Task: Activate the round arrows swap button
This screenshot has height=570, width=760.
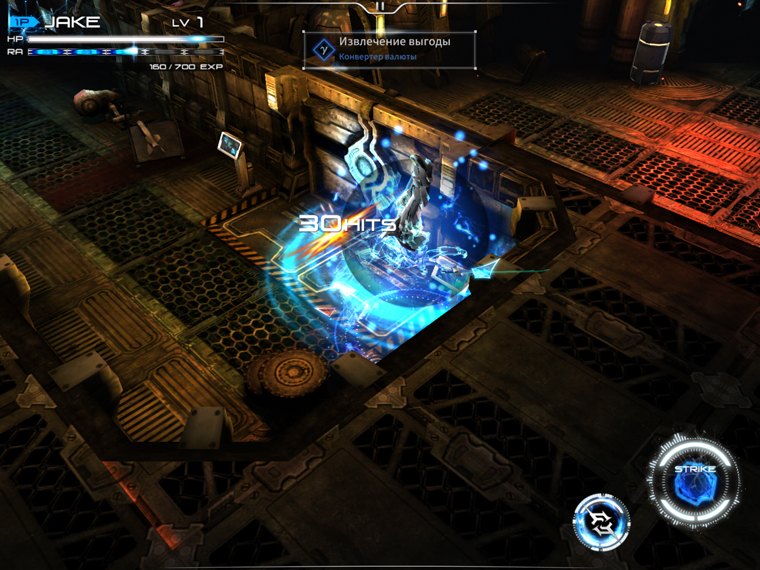Action: (601, 521)
